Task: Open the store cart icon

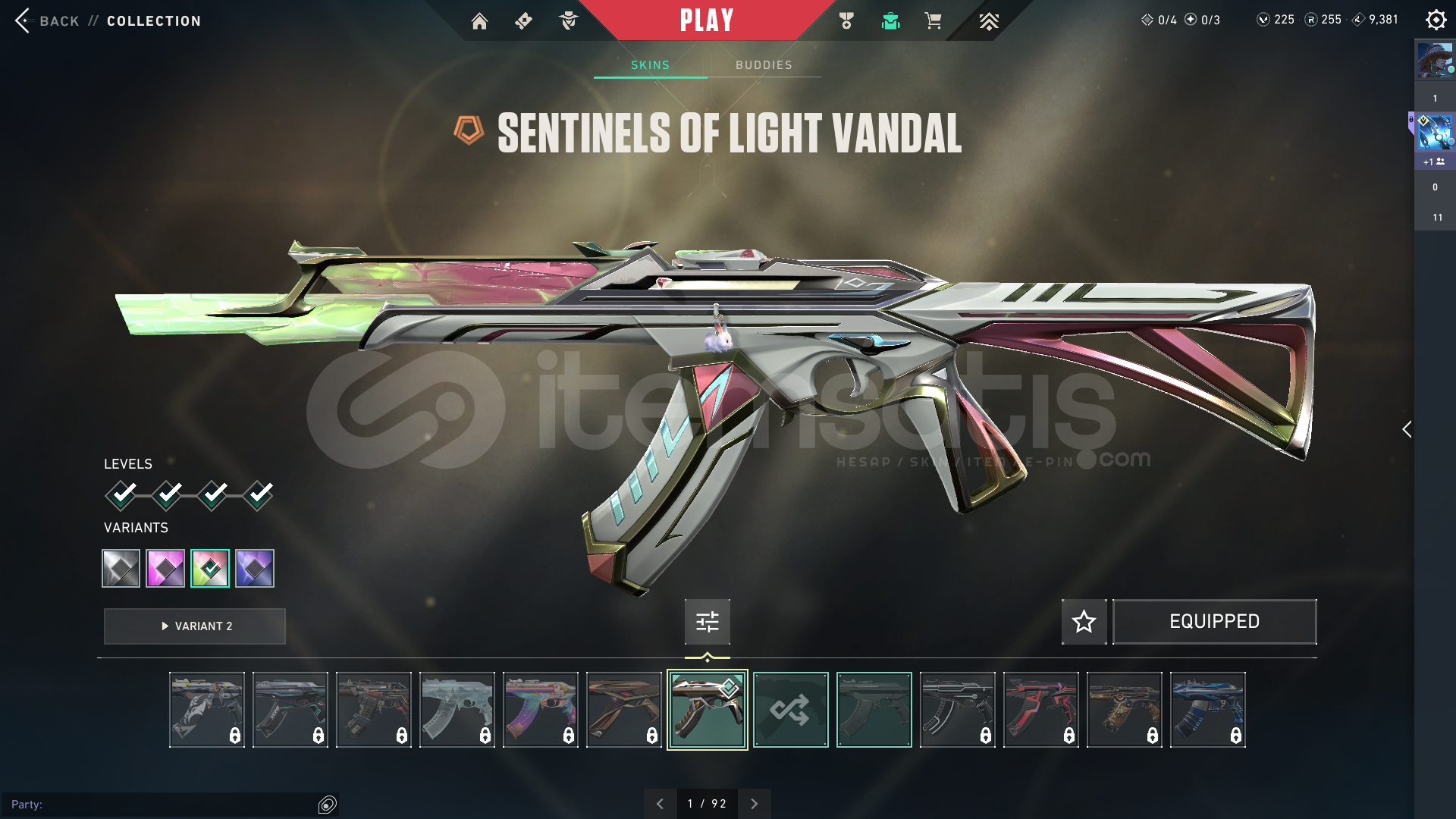Action: 933,21
